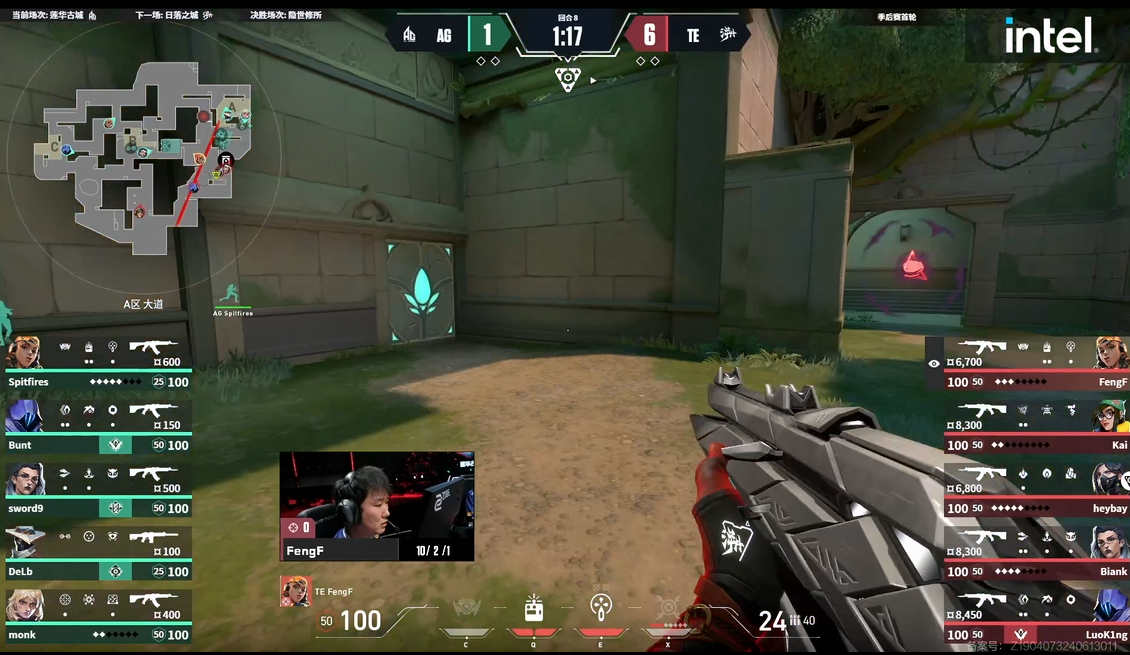Click the TE team logo

tap(728, 36)
